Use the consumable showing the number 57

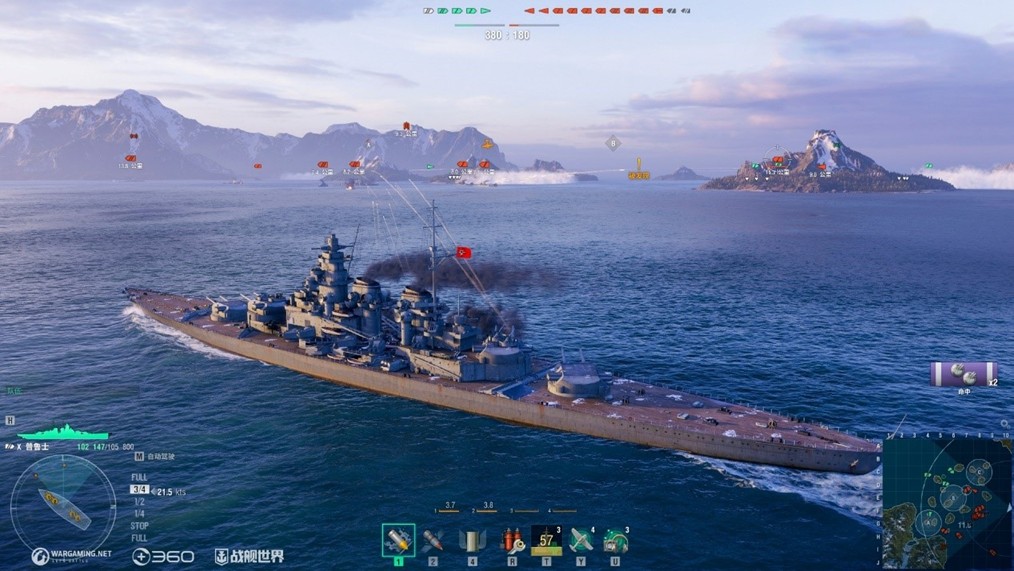pos(546,540)
